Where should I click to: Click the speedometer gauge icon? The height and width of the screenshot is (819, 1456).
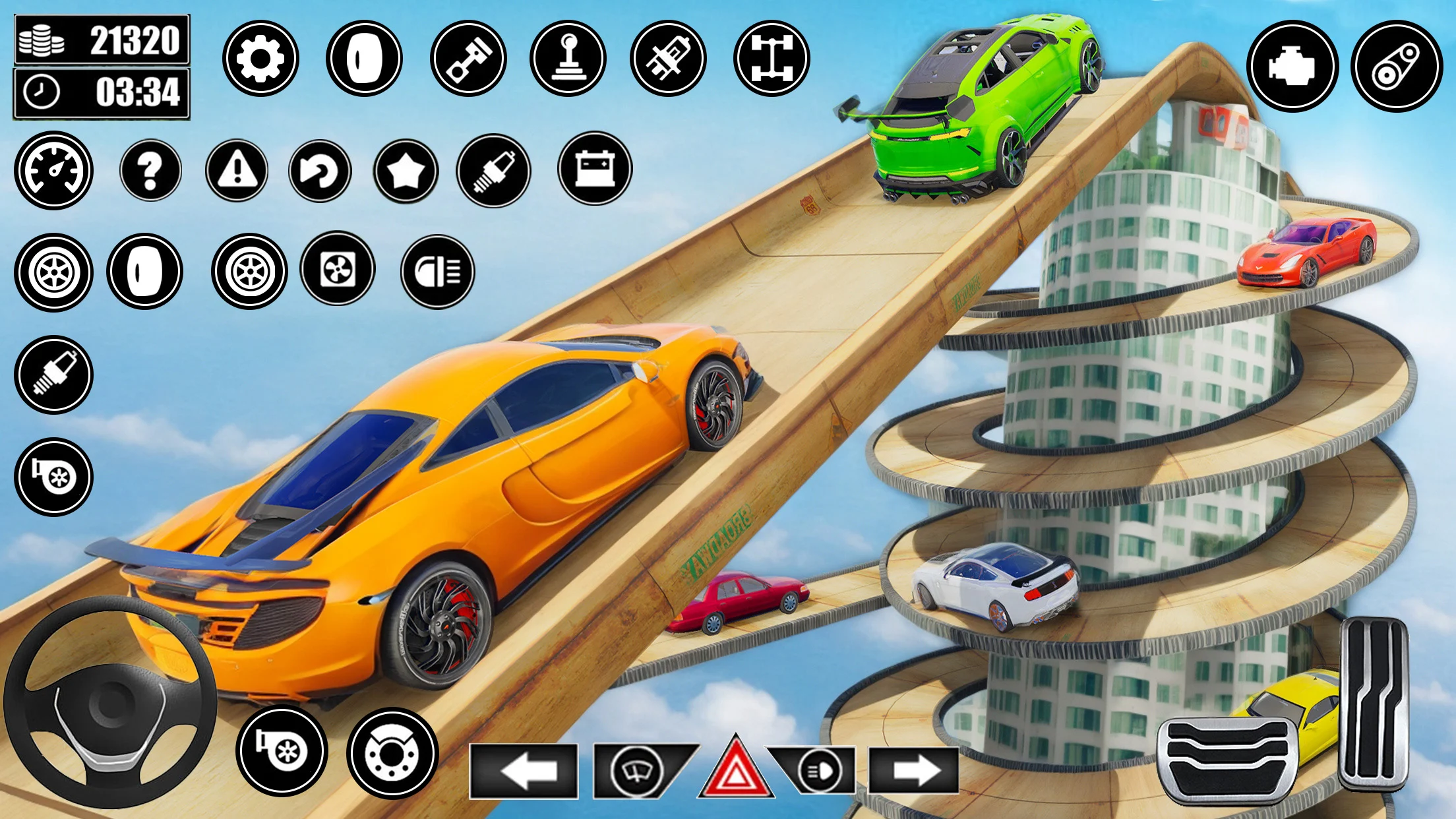53,170
